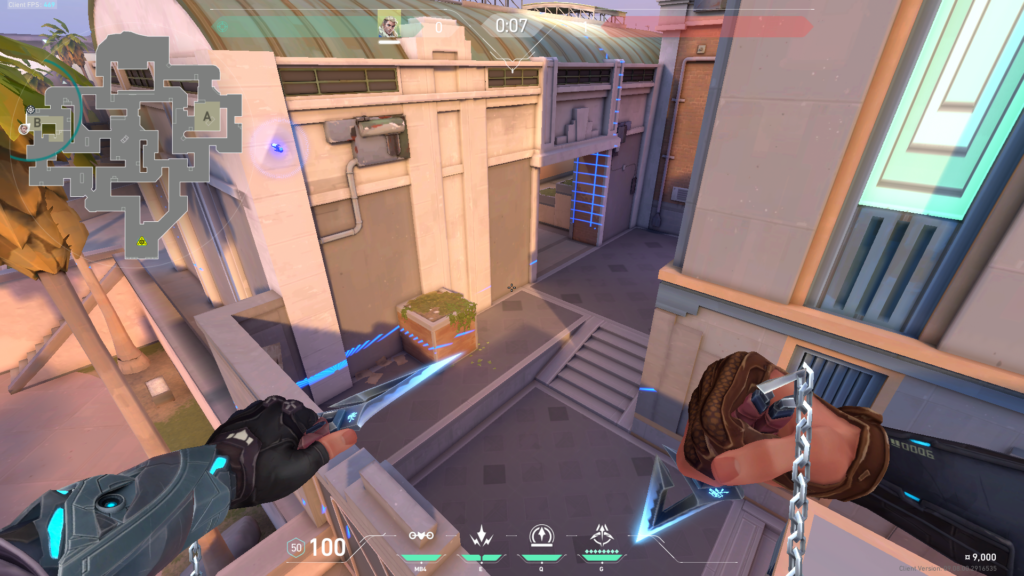Image resolution: width=1024 pixels, height=576 pixels.
Task: Activate the E ability icon
Action: (x=479, y=535)
